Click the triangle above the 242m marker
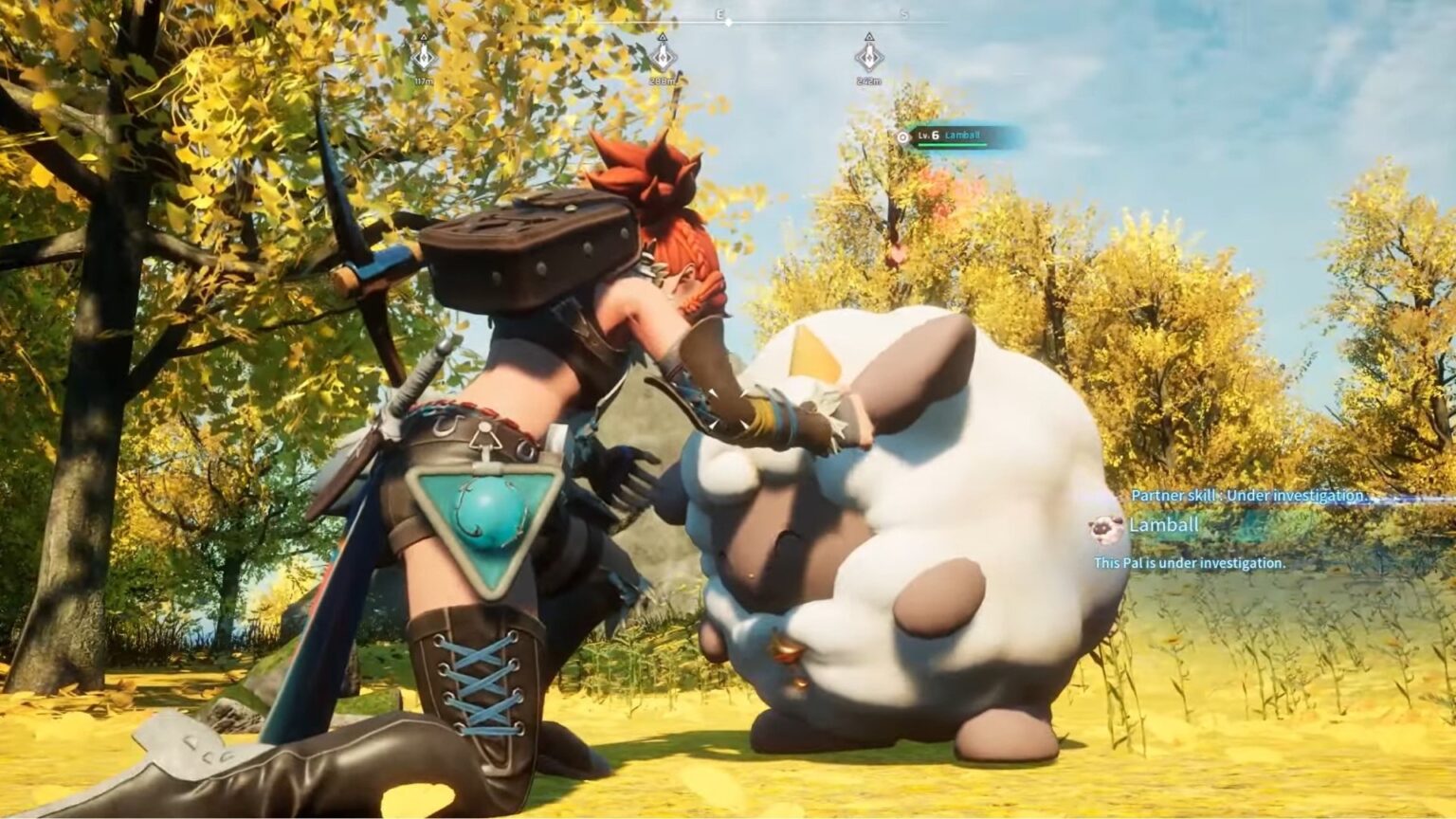Screen dimensions: 1456x819 pos(869,37)
